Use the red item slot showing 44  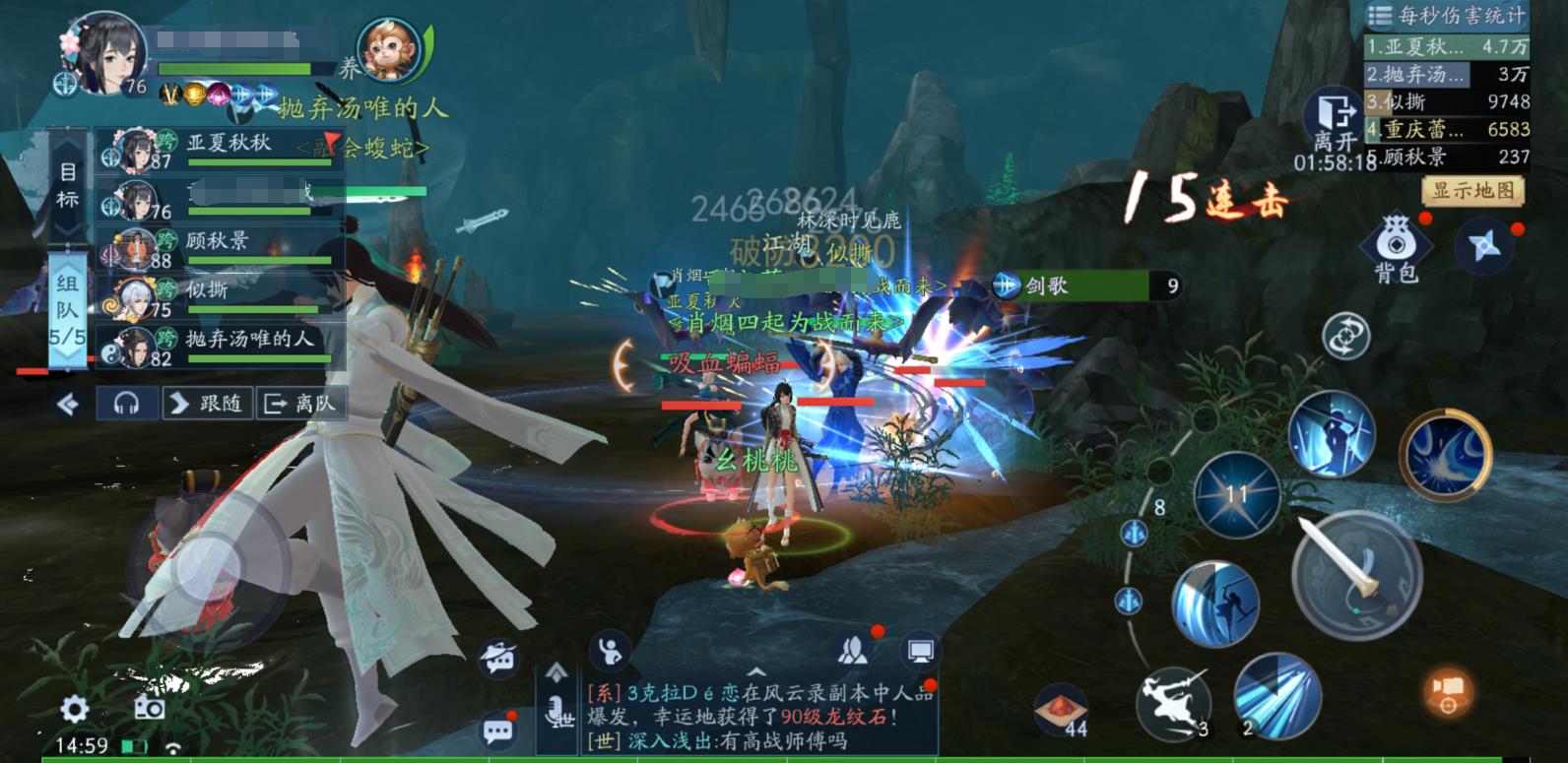tap(1061, 709)
